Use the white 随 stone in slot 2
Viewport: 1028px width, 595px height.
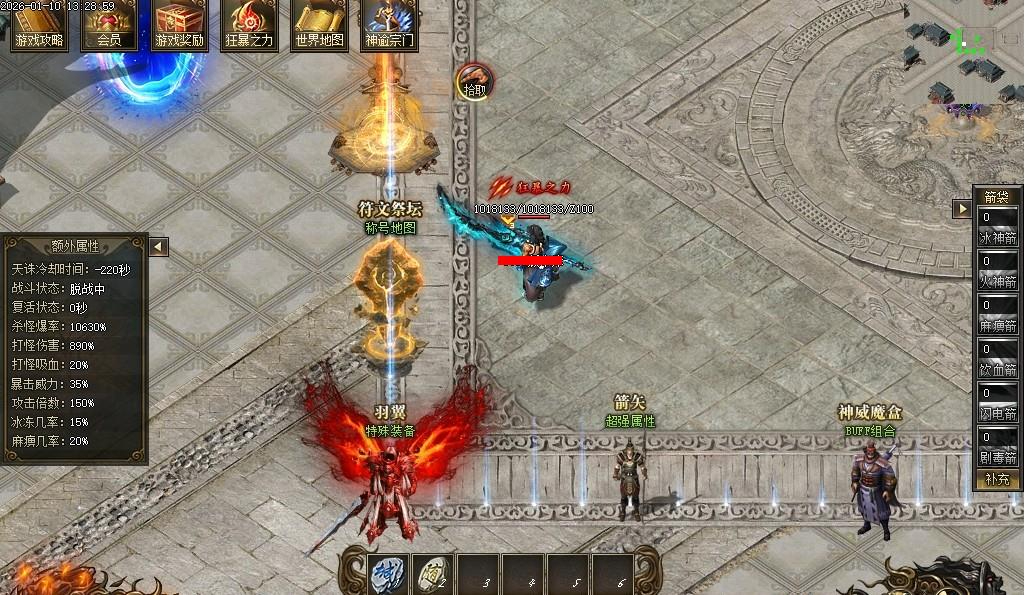pos(431,573)
